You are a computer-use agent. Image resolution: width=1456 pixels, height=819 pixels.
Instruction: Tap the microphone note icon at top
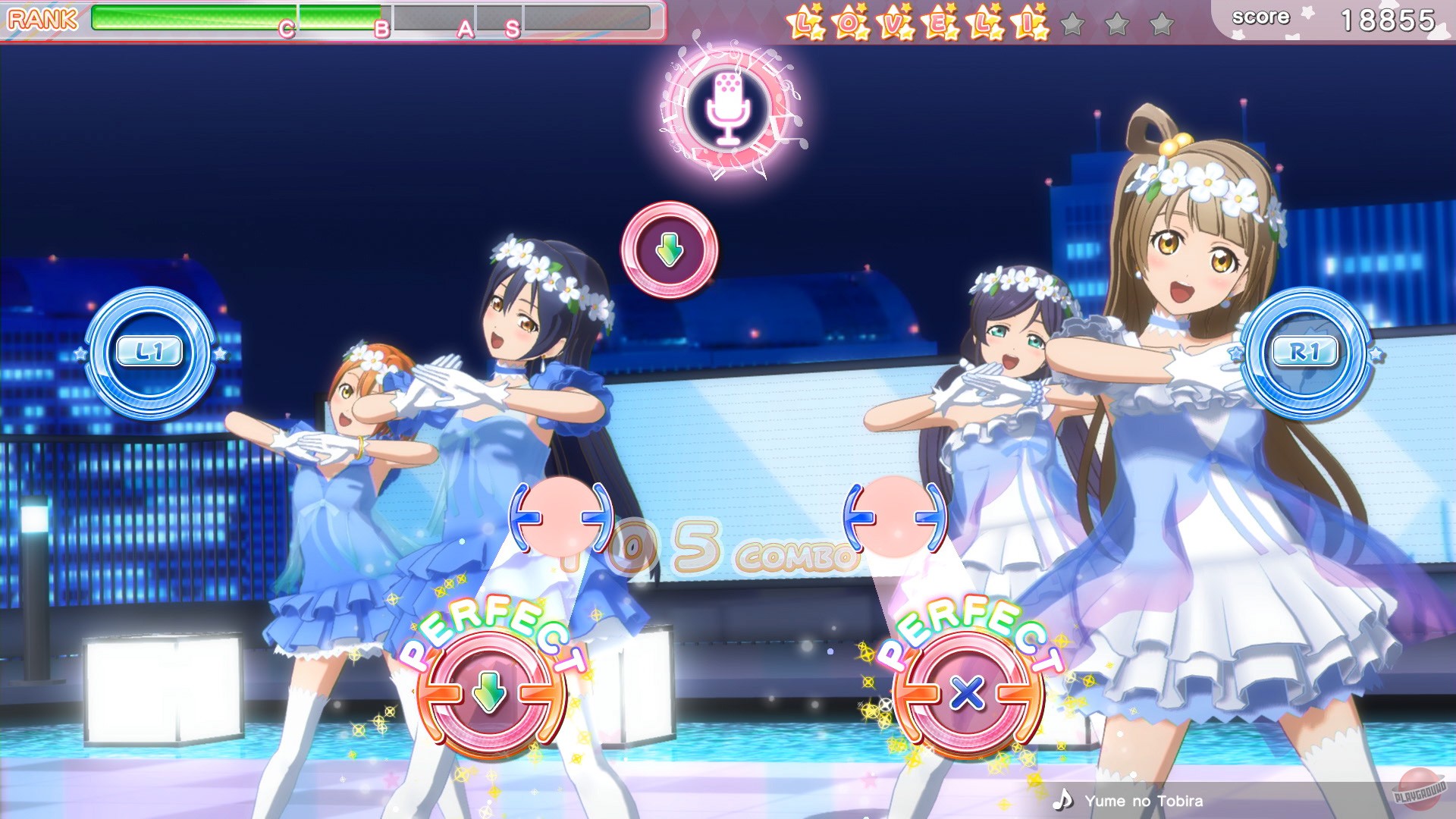(730, 108)
